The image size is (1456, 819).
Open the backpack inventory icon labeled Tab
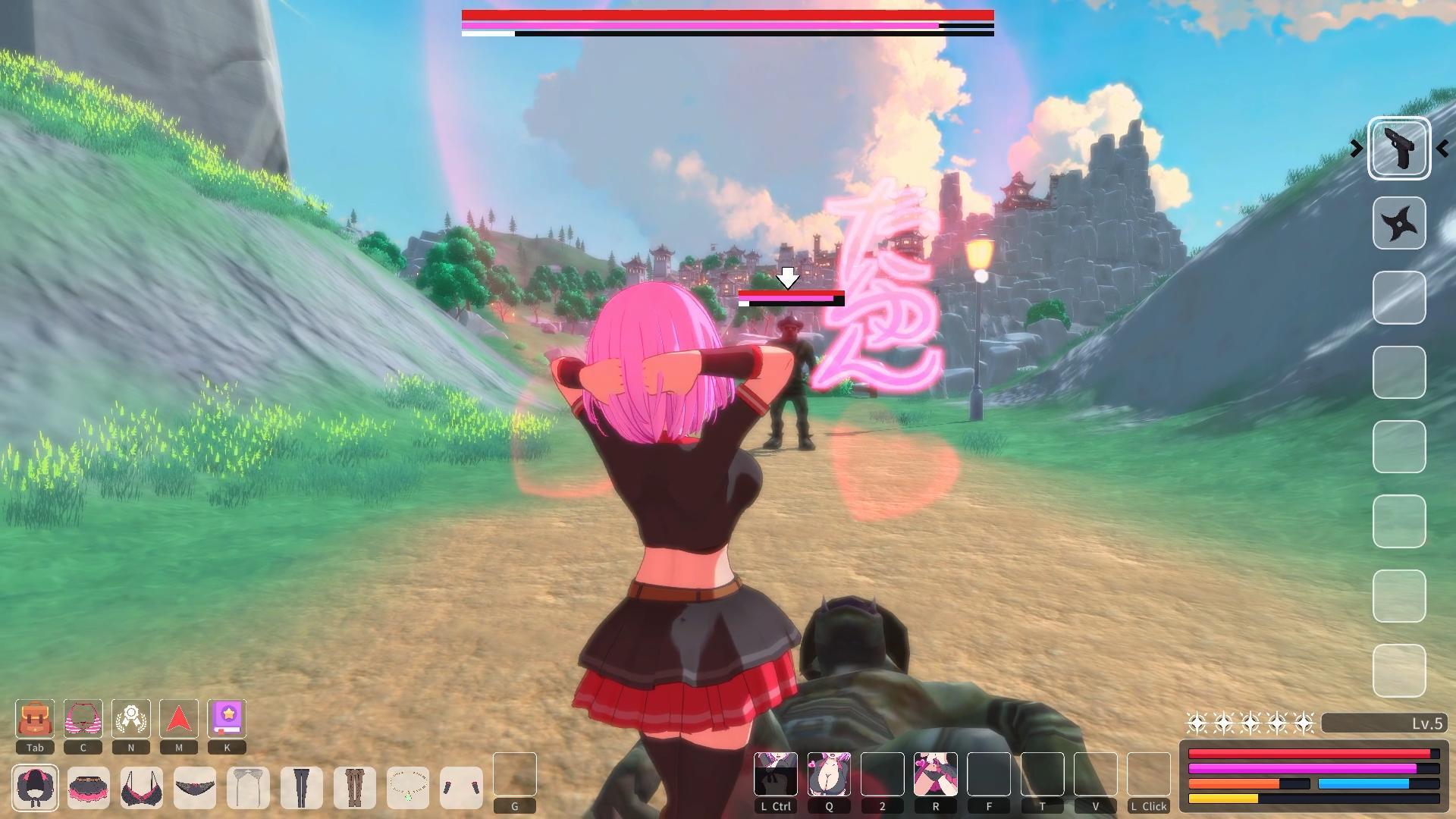pos(34,719)
